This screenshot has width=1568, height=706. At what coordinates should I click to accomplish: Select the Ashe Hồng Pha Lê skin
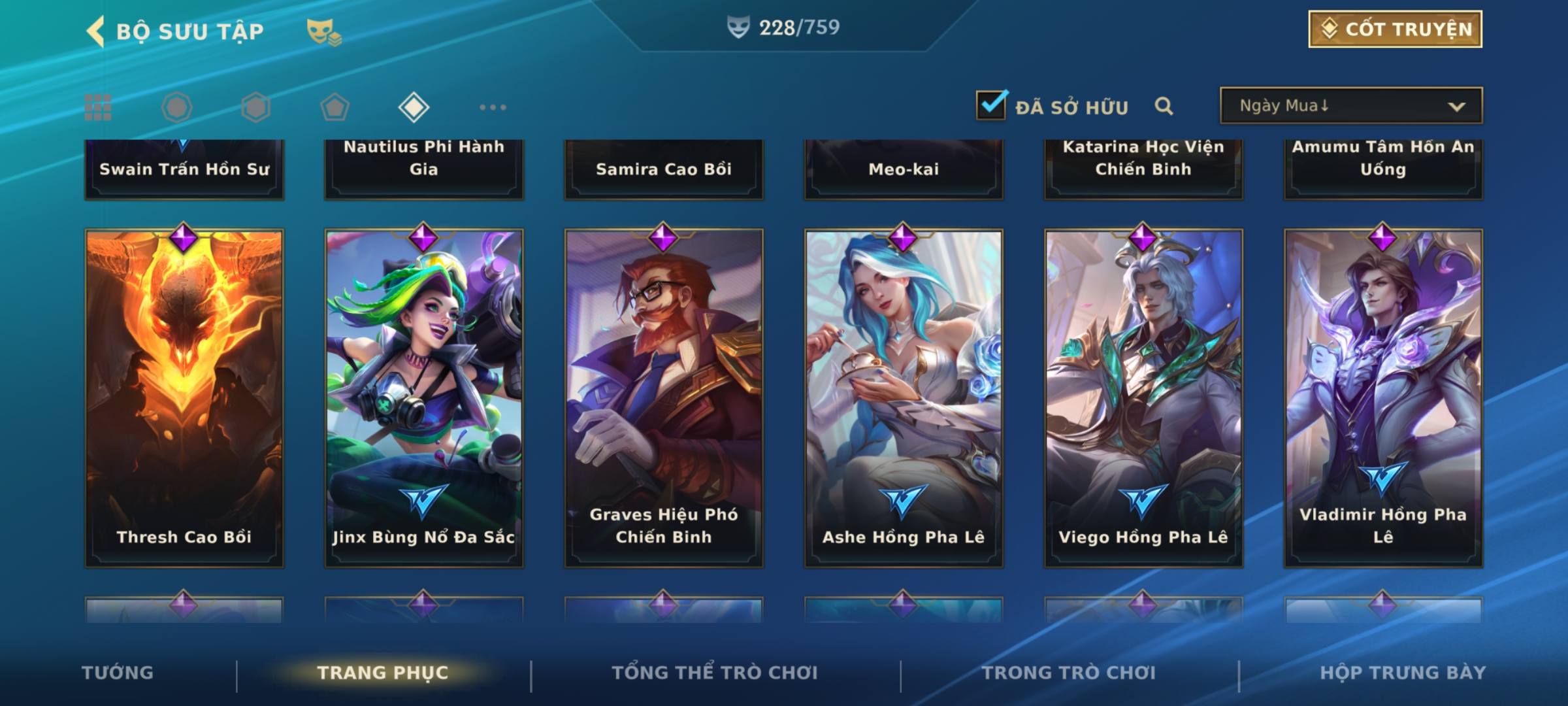904,397
